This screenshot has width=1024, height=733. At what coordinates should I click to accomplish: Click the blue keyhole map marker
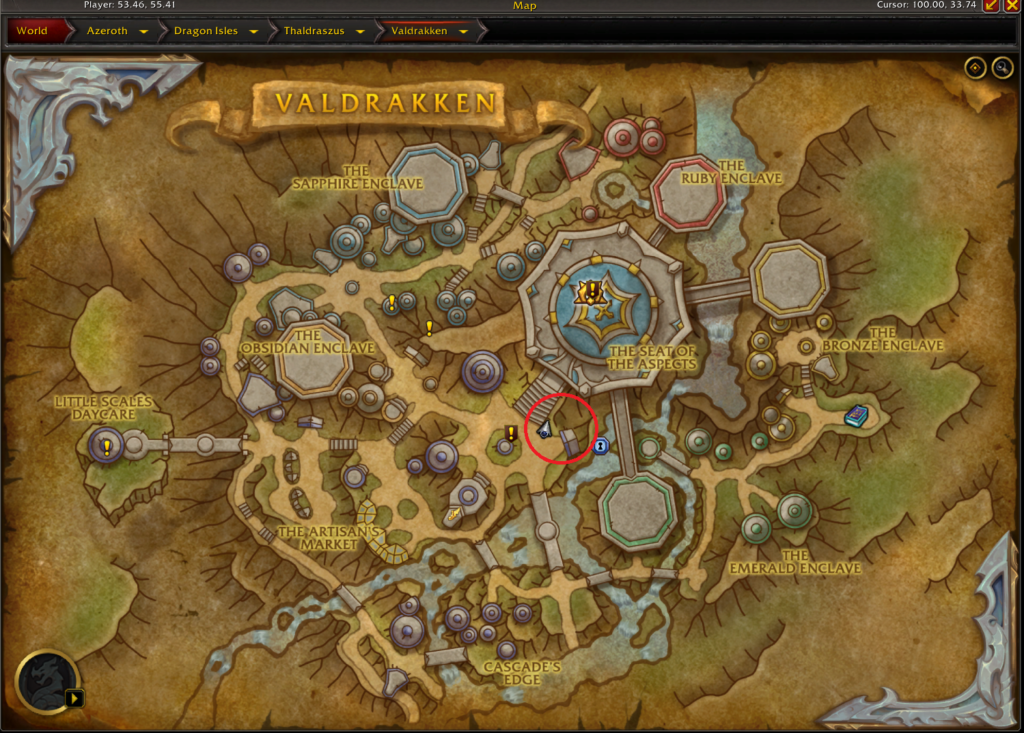click(x=600, y=446)
